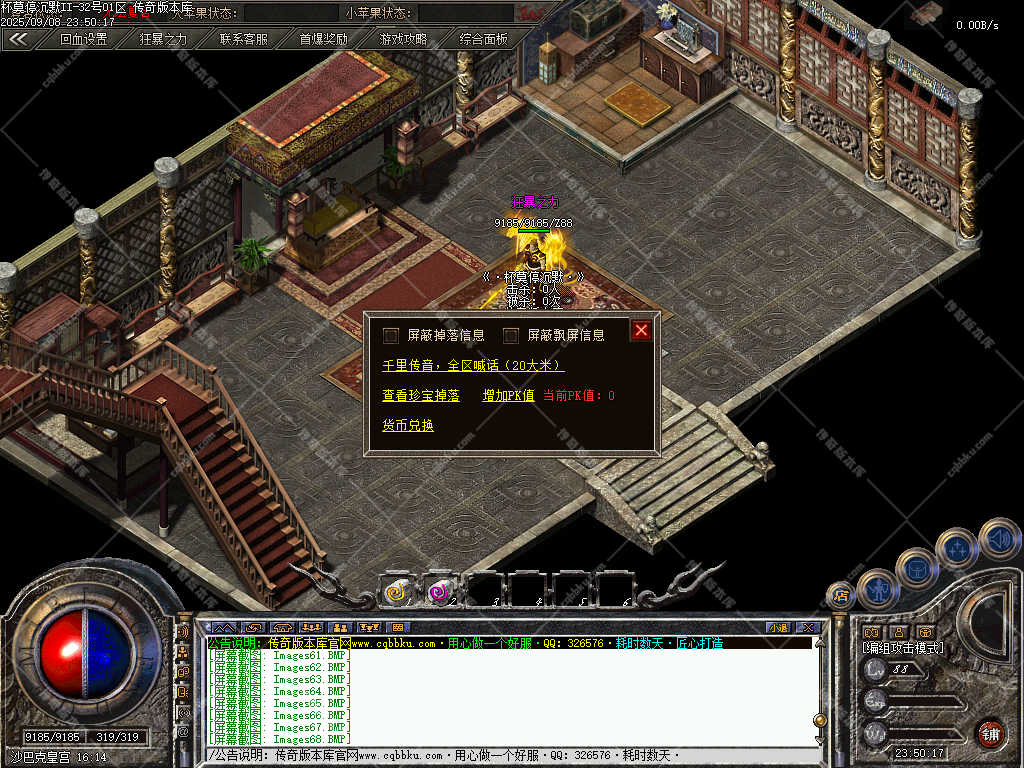The width and height of the screenshot is (1024, 768).
Task: Open the 货币兑换 currency exchange
Action: coord(408,425)
